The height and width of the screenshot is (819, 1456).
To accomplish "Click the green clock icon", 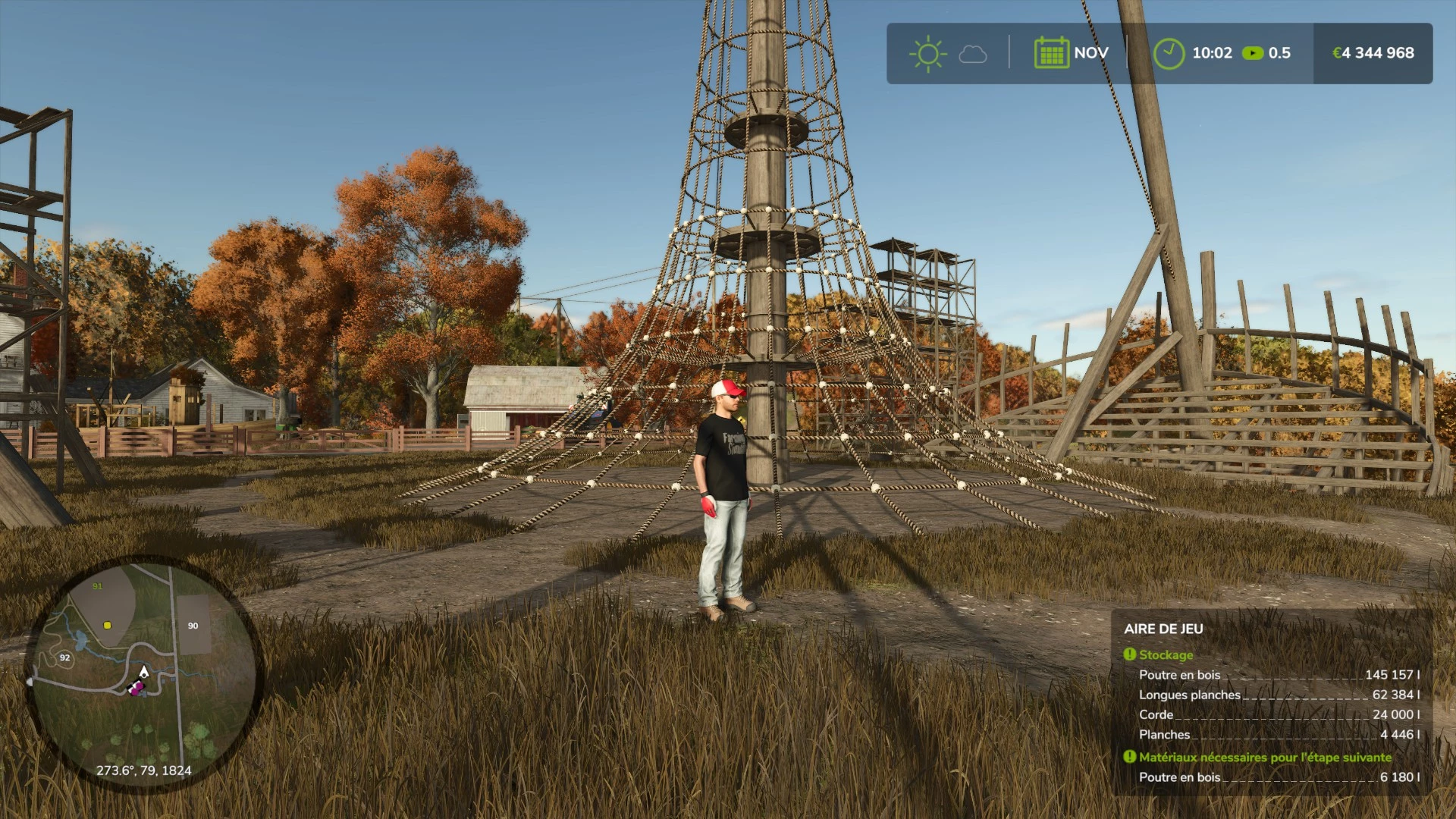I will [x=1169, y=53].
